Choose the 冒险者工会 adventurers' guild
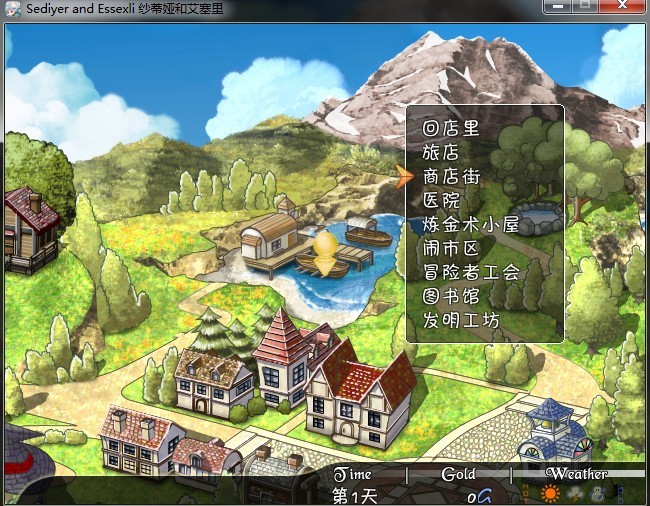The width and height of the screenshot is (650, 506). coord(471,272)
